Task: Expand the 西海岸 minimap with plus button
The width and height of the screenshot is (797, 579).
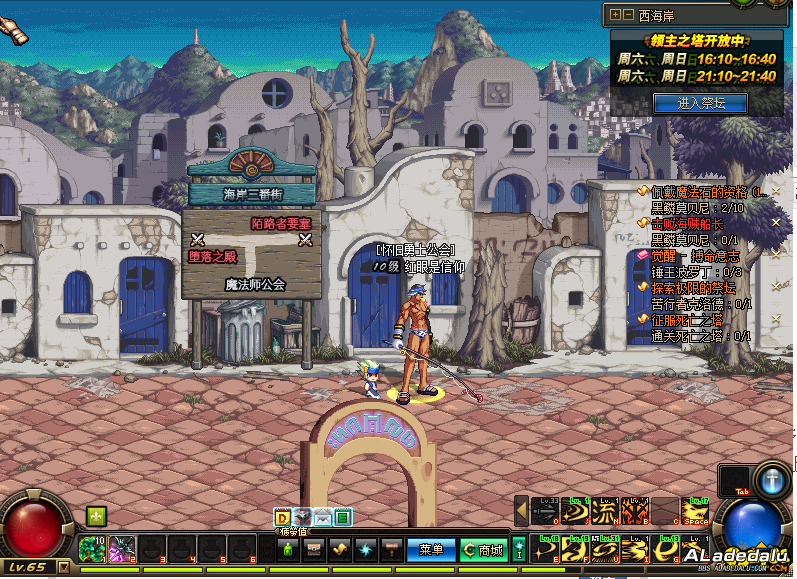Action: click(x=615, y=15)
